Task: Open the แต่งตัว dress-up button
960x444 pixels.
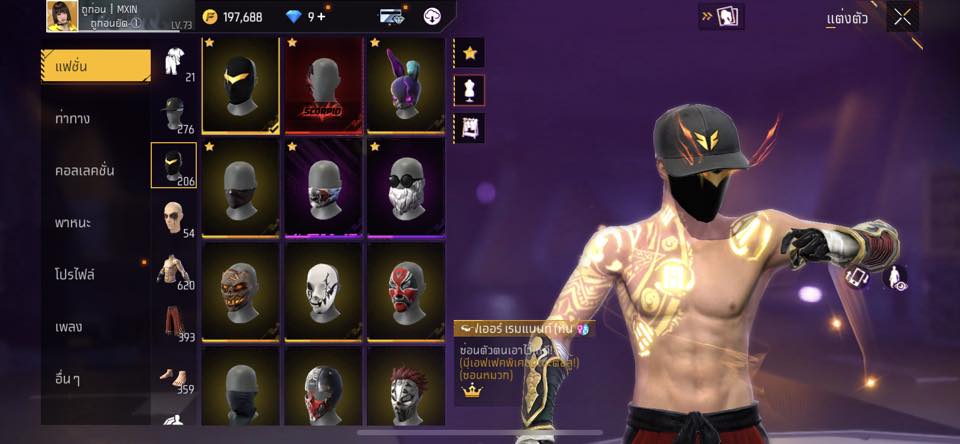Action: coord(847,18)
